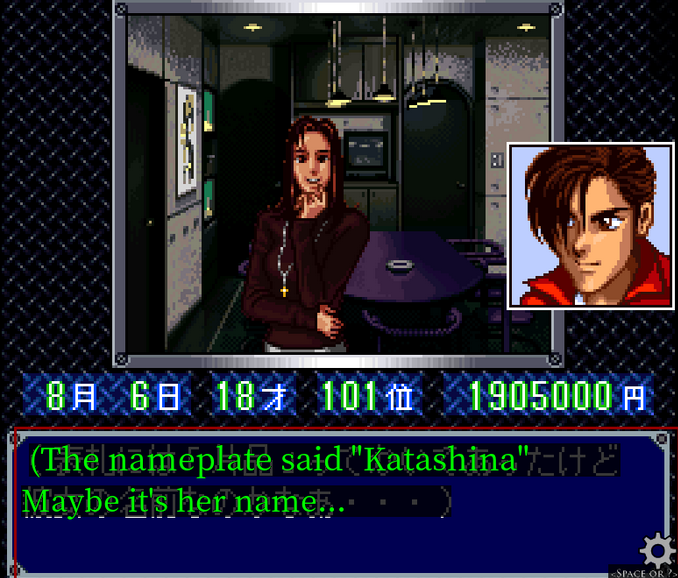Advance the nameplate dialogue text box
Screen dimensions: 678x578
(330, 501)
